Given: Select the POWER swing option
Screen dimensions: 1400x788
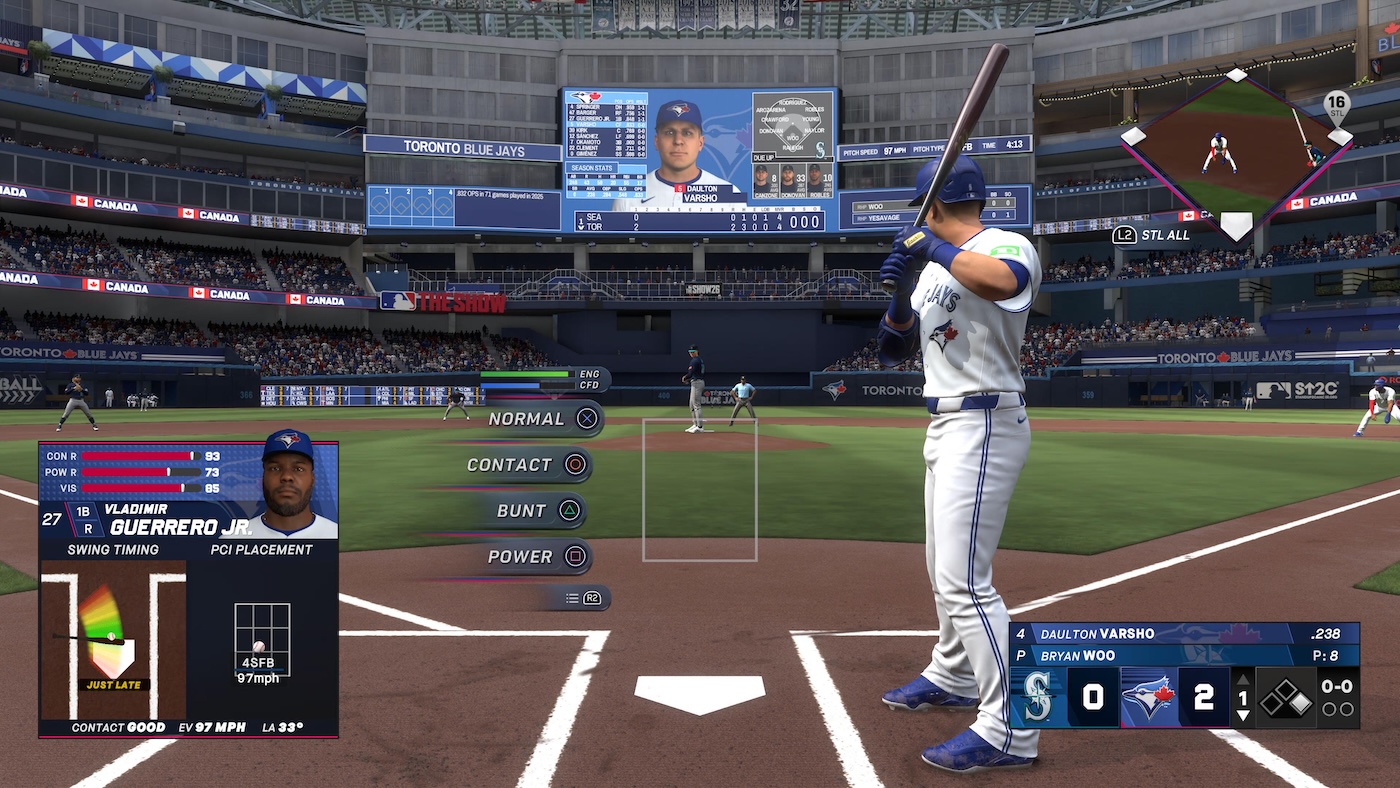Looking at the screenshot, I should [519, 556].
